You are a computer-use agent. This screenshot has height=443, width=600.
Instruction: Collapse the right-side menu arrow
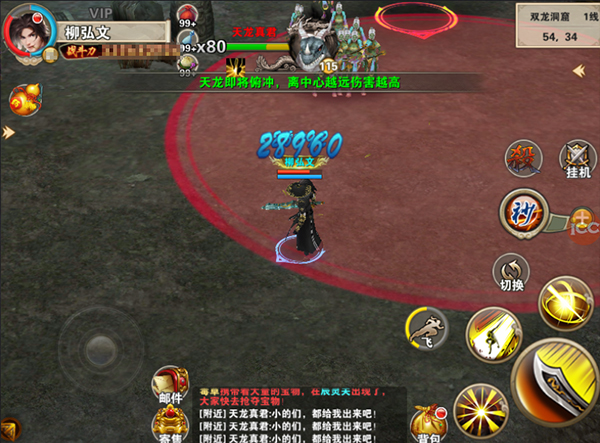pyautogui.click(x=579, y=70)
